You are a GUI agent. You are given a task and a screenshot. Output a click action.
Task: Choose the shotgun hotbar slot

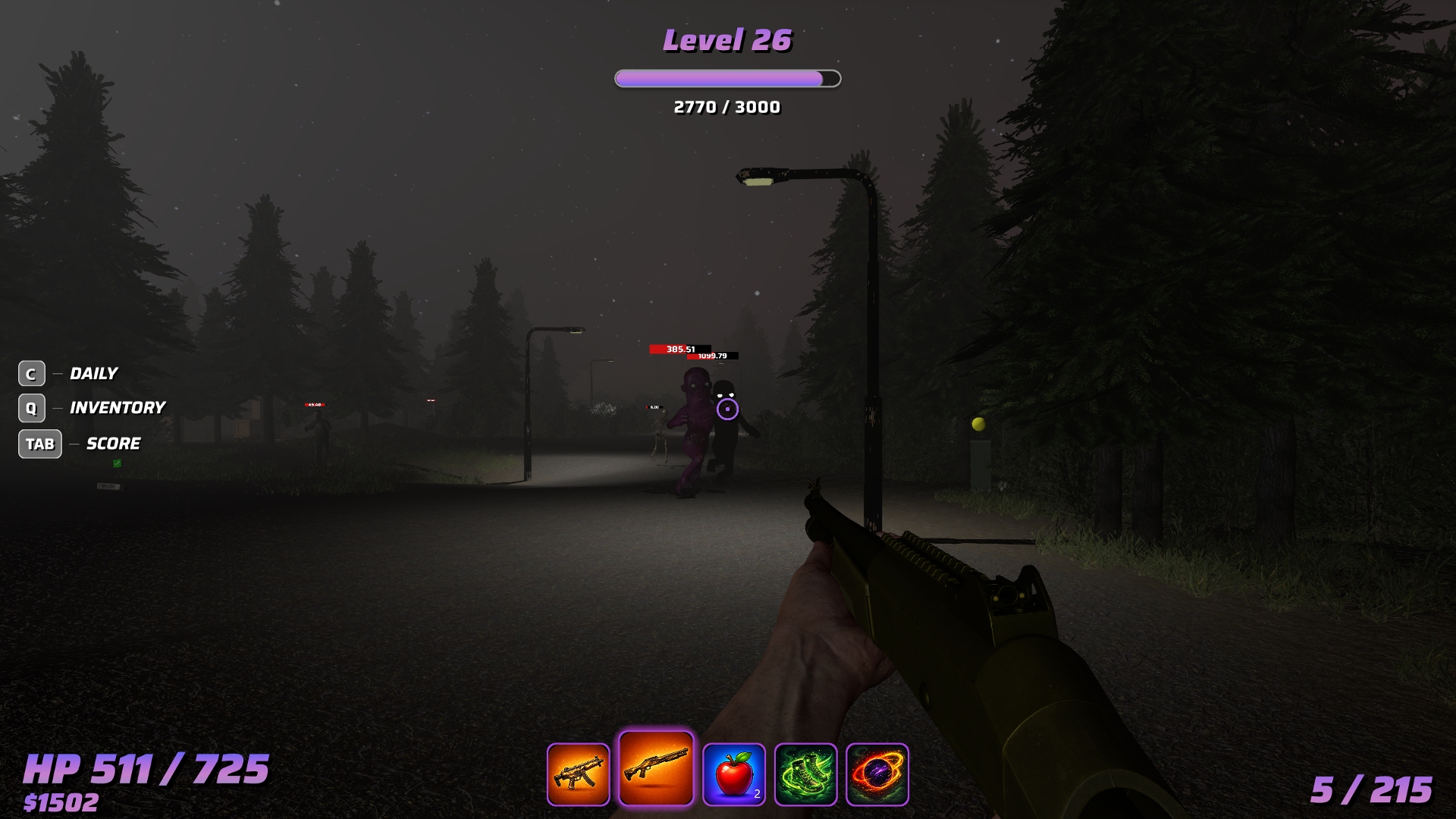[656, 769]
